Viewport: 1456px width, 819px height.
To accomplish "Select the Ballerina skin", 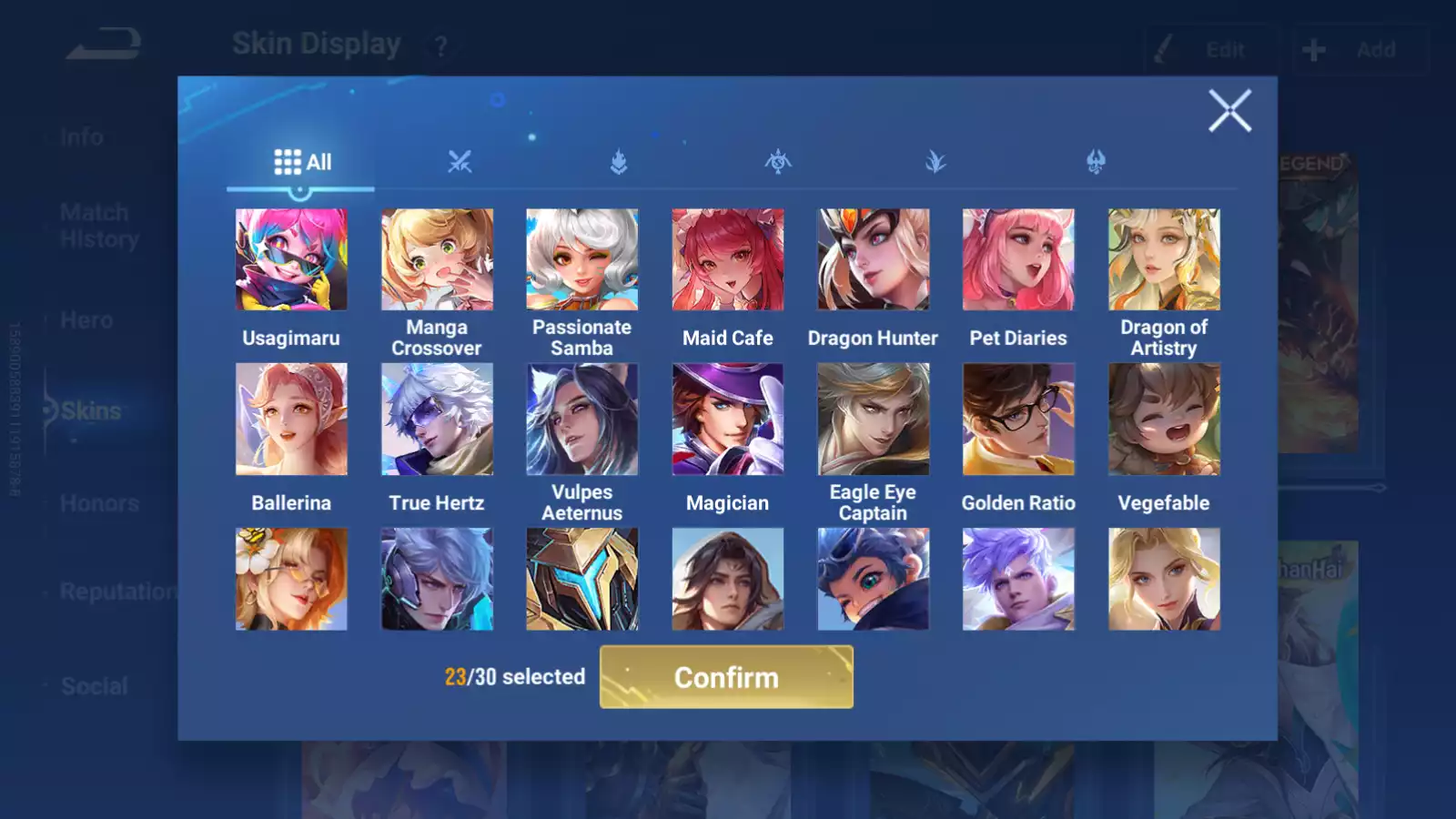I will tap(291, 420).
